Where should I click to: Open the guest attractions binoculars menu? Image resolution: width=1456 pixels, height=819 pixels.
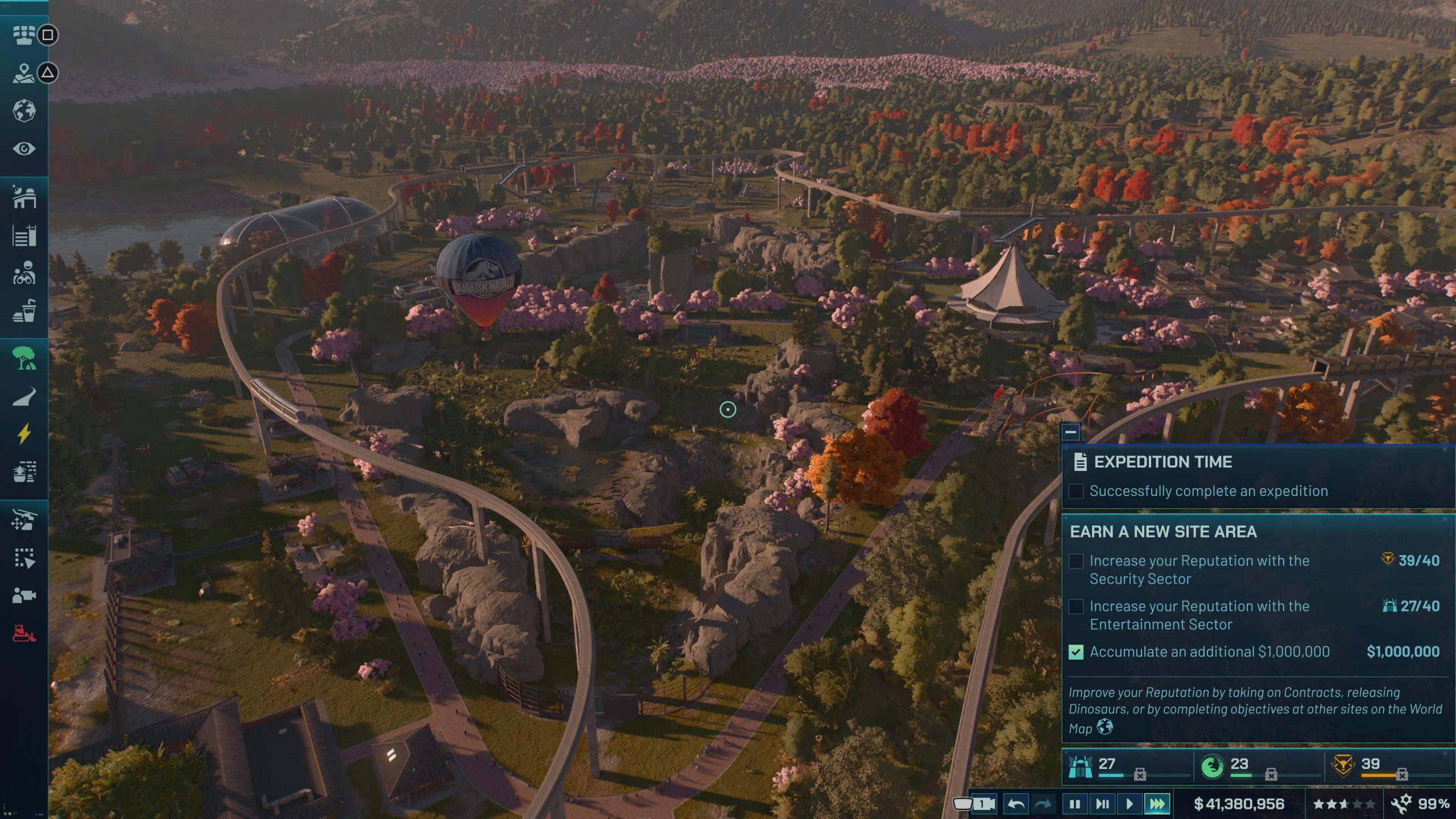click(x=24, y=274)
